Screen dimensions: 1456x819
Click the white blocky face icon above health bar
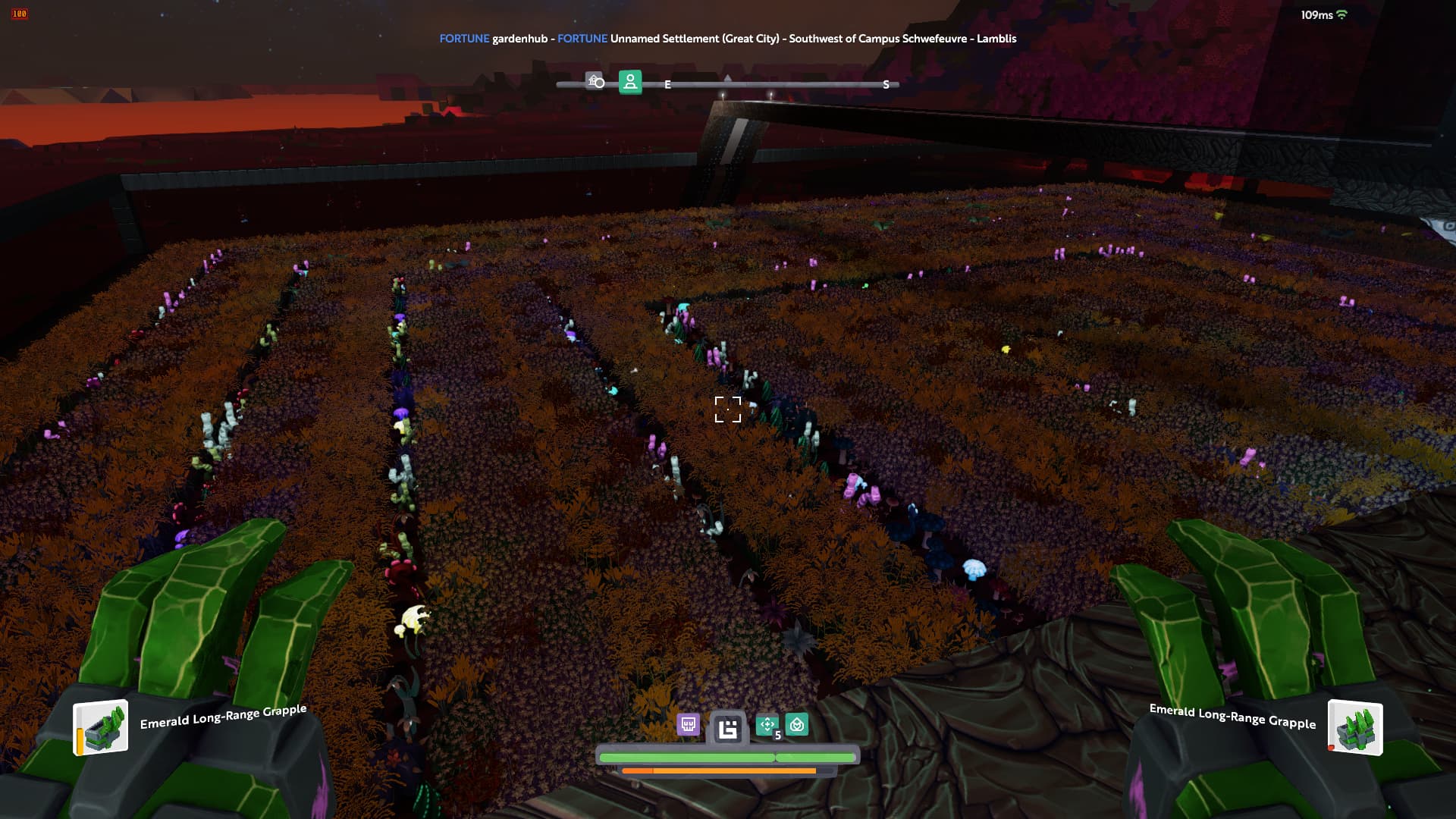728,729
